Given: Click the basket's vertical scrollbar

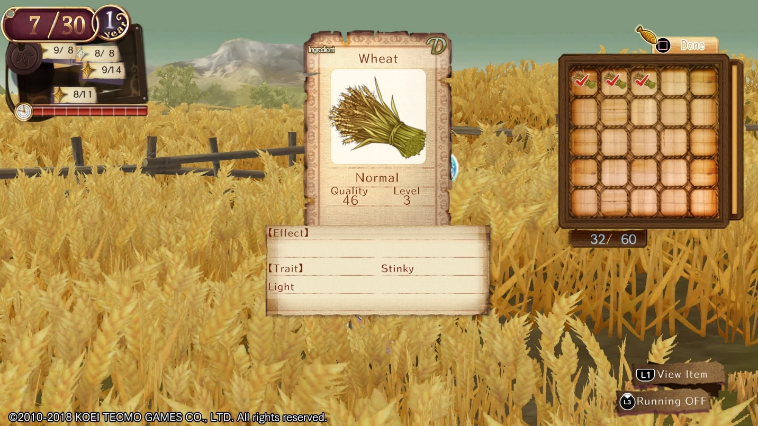Looking at the screenshot, I should click(737, 139).
